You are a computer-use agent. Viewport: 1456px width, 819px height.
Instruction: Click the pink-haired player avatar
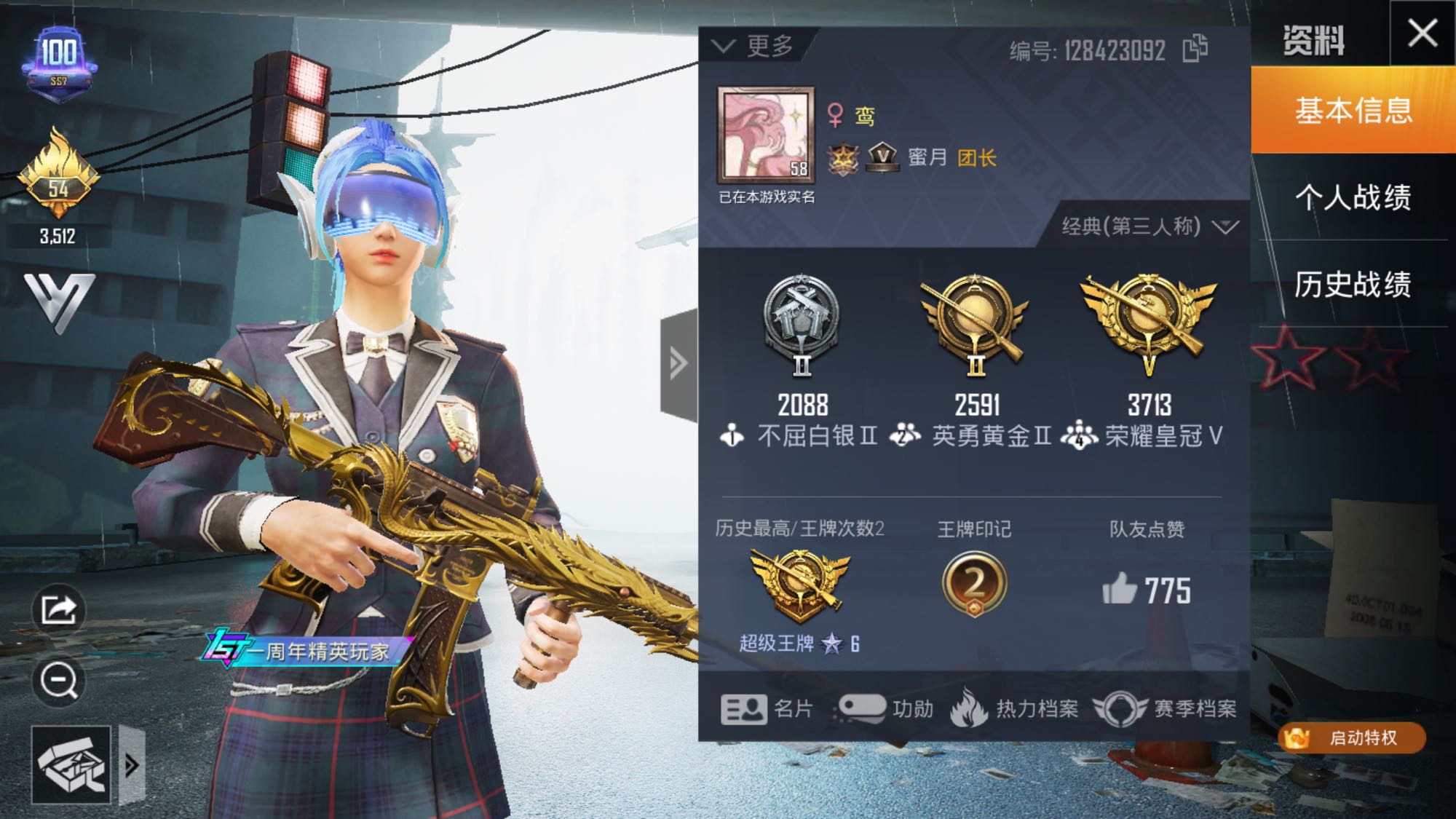click(766, 135)
